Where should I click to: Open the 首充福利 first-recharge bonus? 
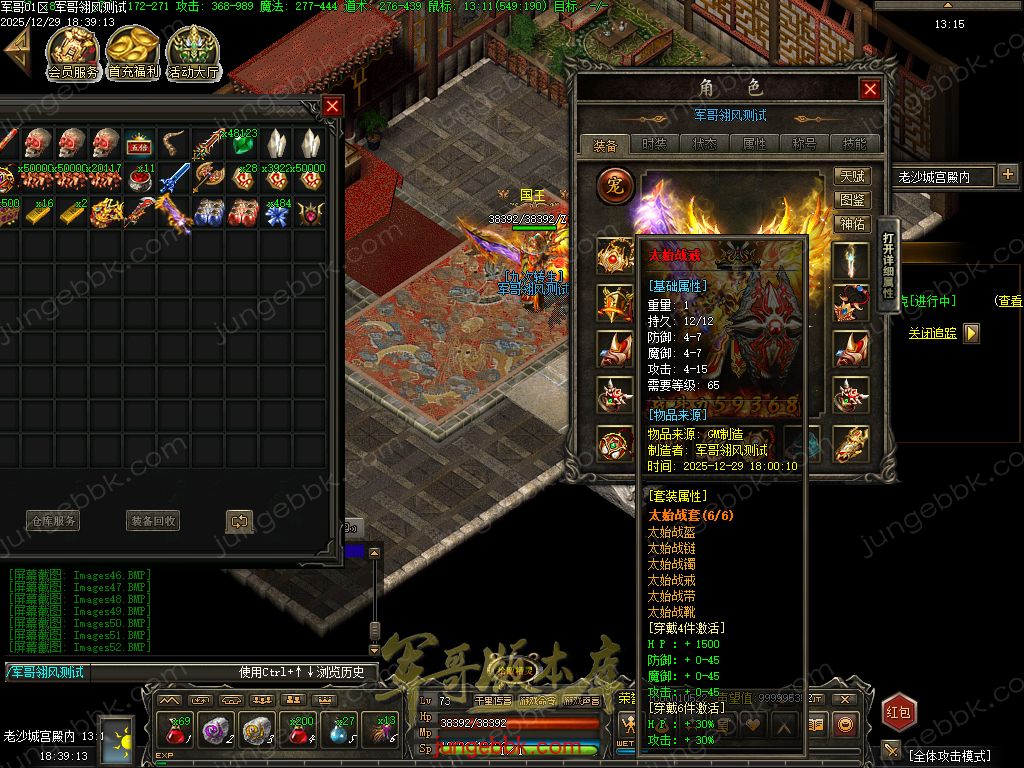[133, 53]
